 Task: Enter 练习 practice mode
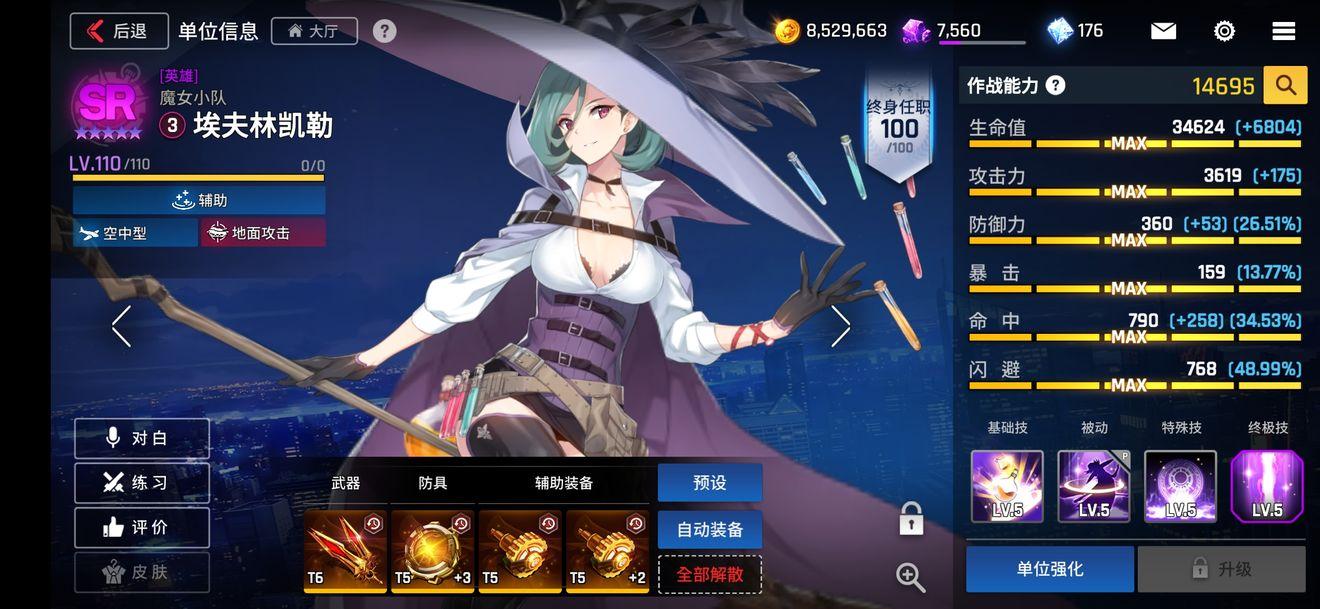point(142,483)
